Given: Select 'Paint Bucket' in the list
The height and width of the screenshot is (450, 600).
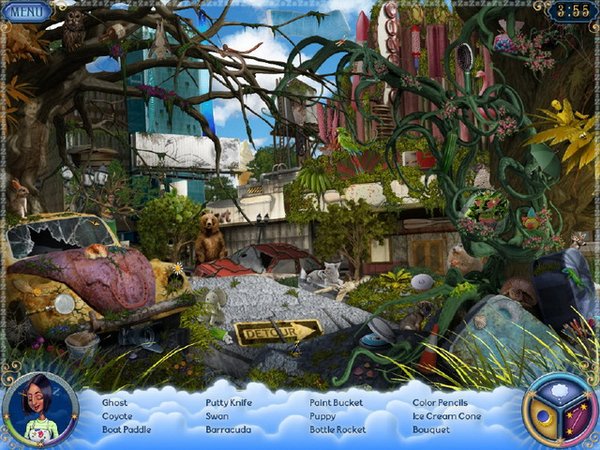Looking at the screenshot, I should [336, 403].
